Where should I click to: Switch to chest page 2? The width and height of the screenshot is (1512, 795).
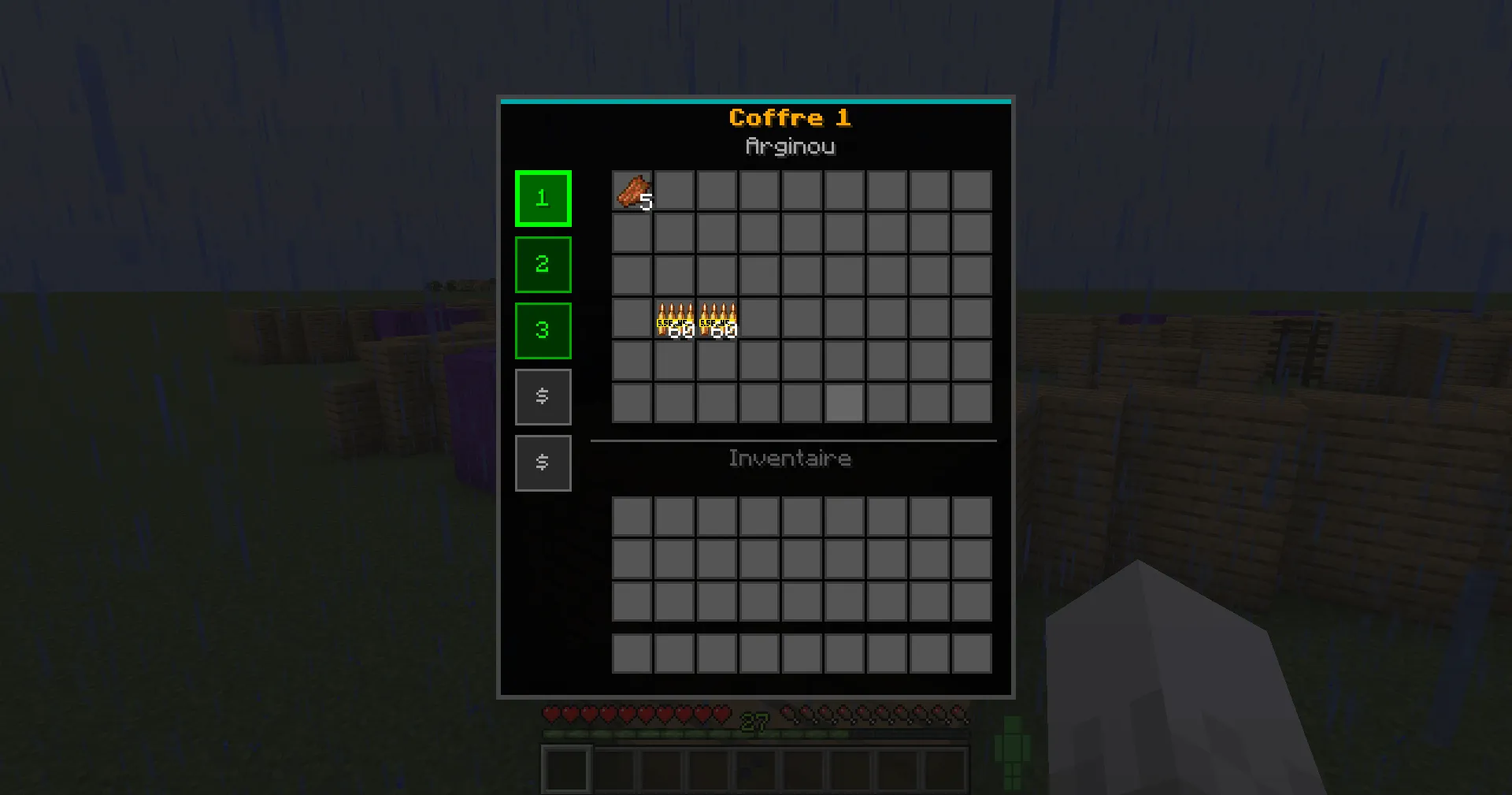click(x=543, y=264)
